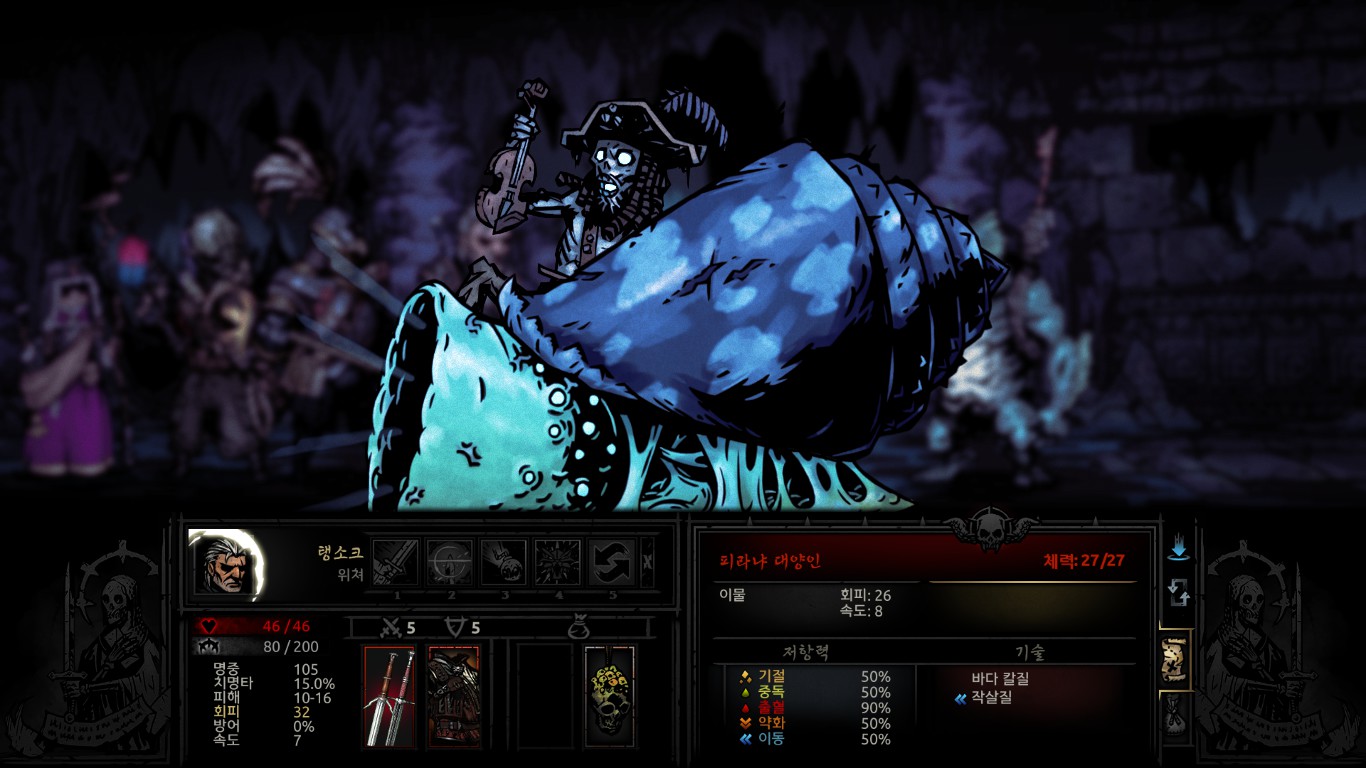Choose the wolf medallion skill
1366x768 pixels.
[x=557, y=562]
